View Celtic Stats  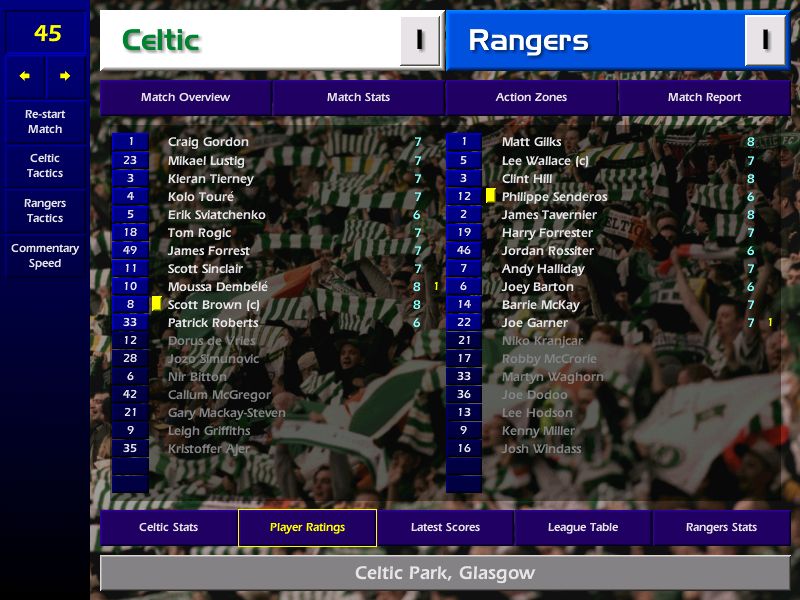coord(168,527)
